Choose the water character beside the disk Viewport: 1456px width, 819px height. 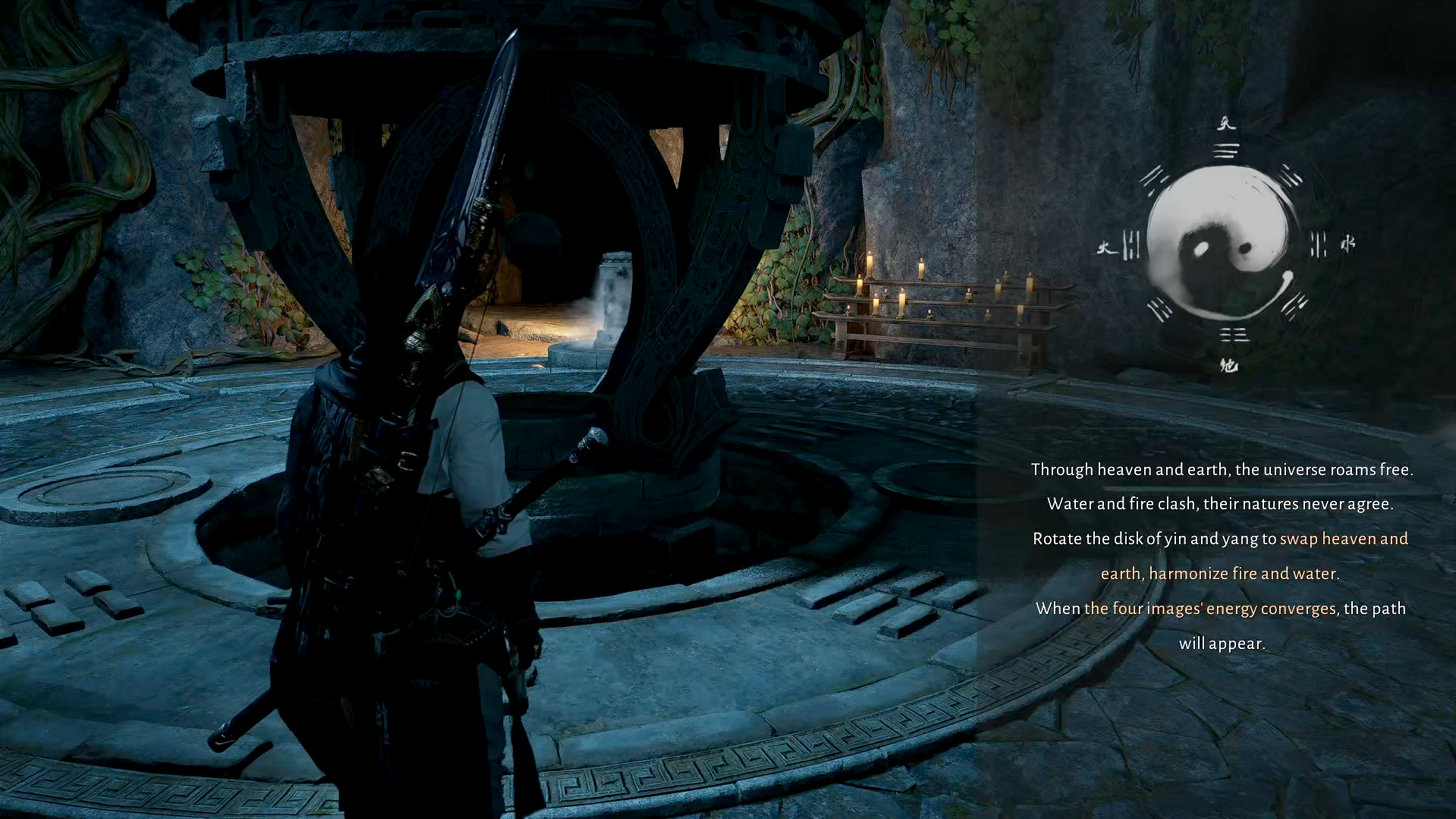point(1348,243)
